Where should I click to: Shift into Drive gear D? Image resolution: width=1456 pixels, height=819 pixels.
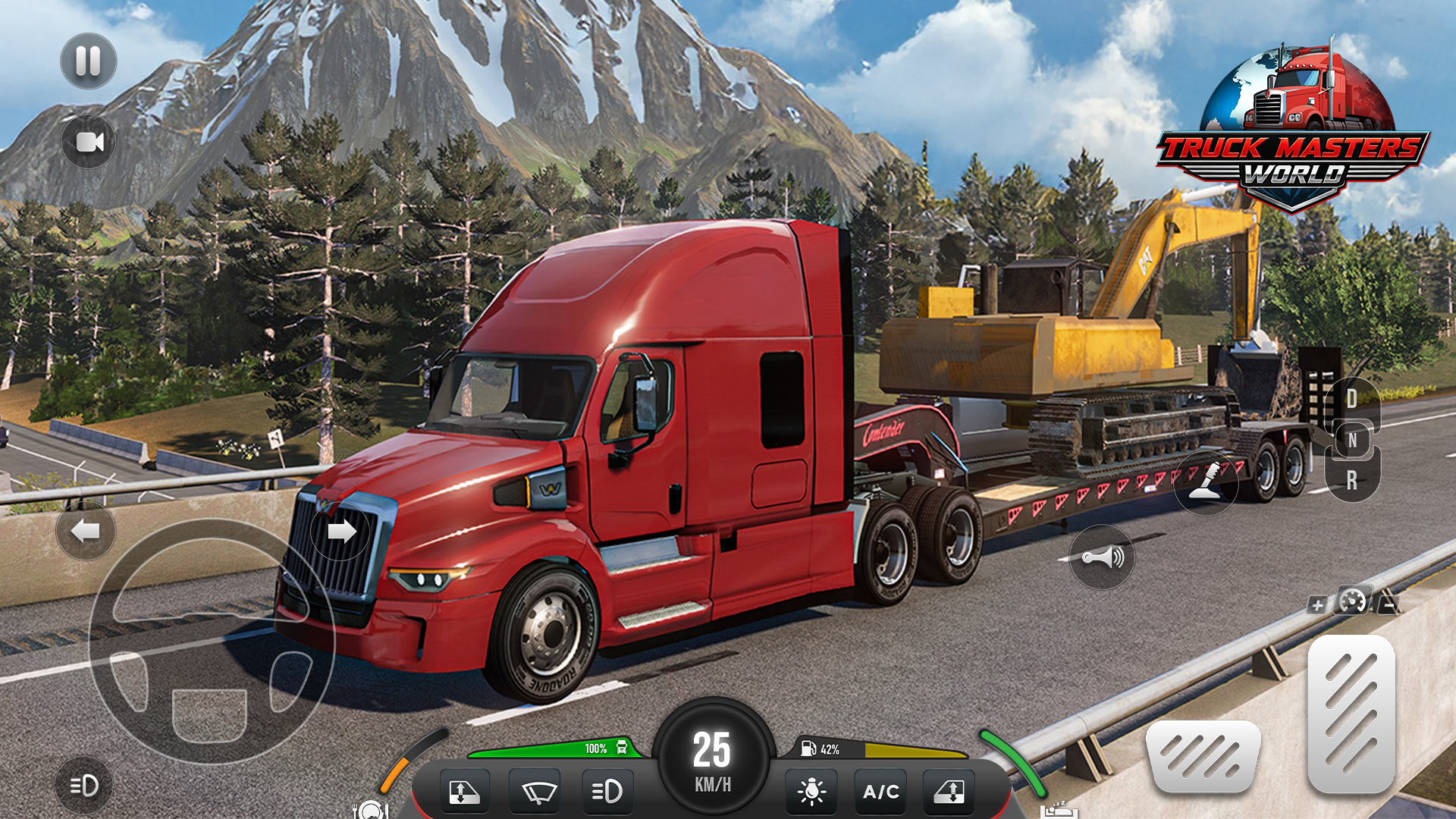click(1352, 399)
